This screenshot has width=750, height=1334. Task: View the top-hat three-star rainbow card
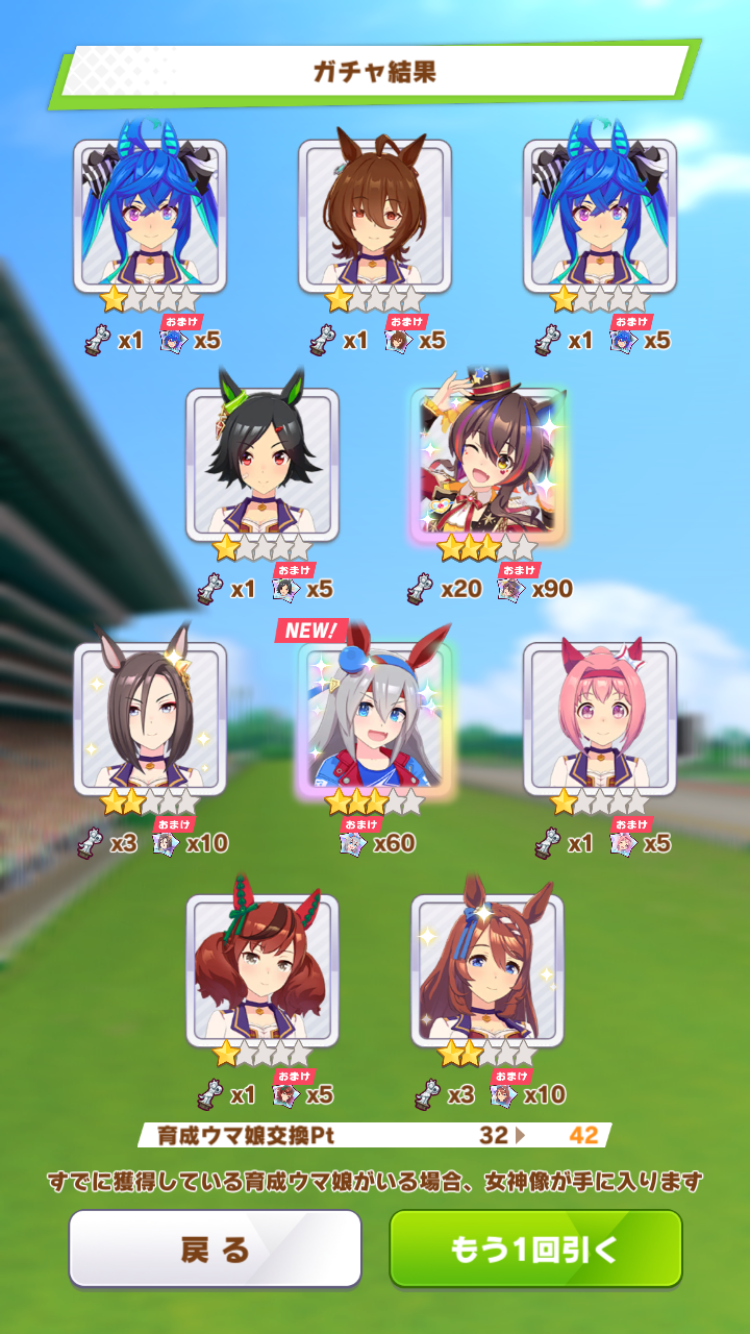[487, 464]
